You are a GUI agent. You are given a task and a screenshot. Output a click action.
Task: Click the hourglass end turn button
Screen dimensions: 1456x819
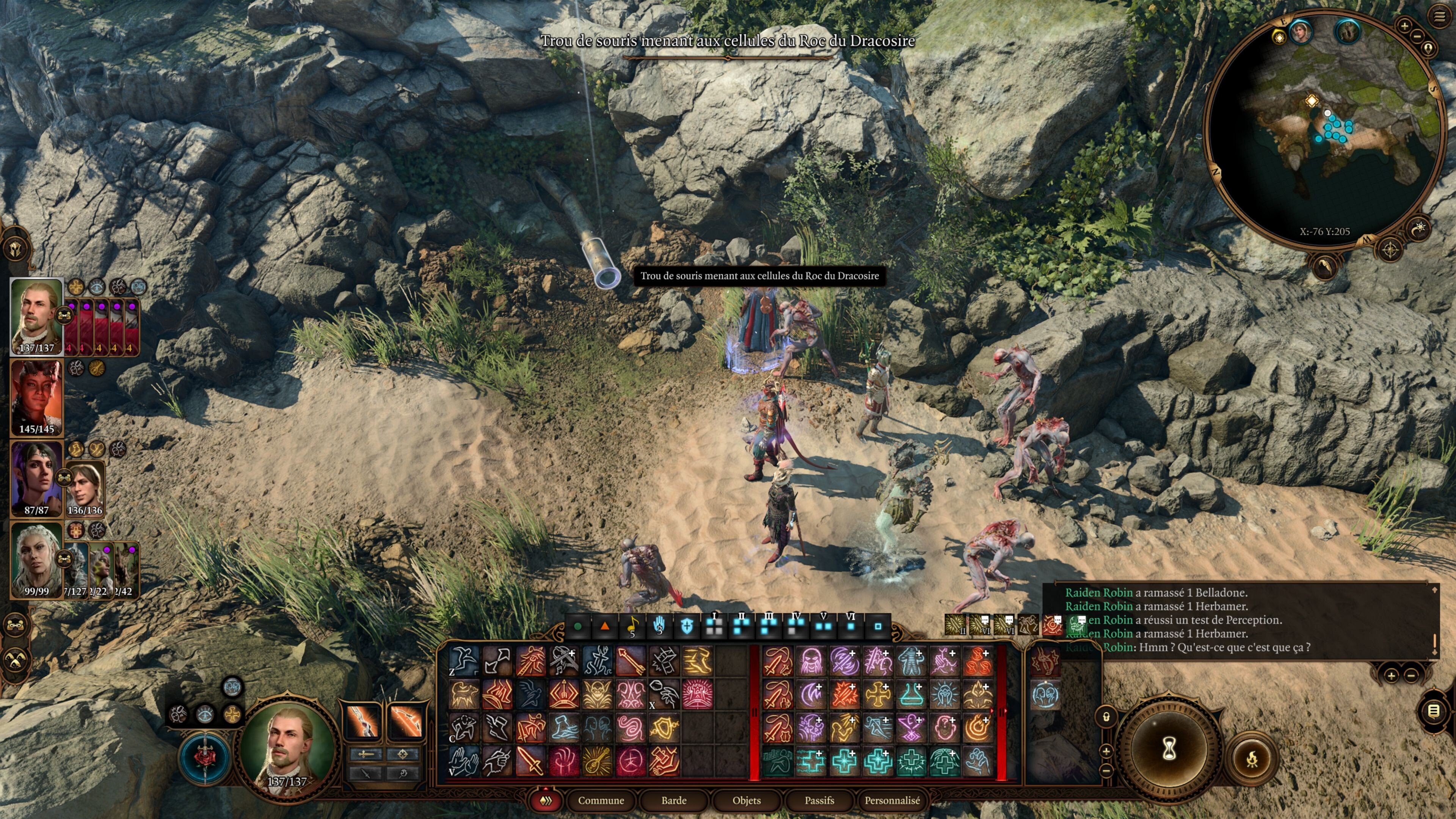1169,749
